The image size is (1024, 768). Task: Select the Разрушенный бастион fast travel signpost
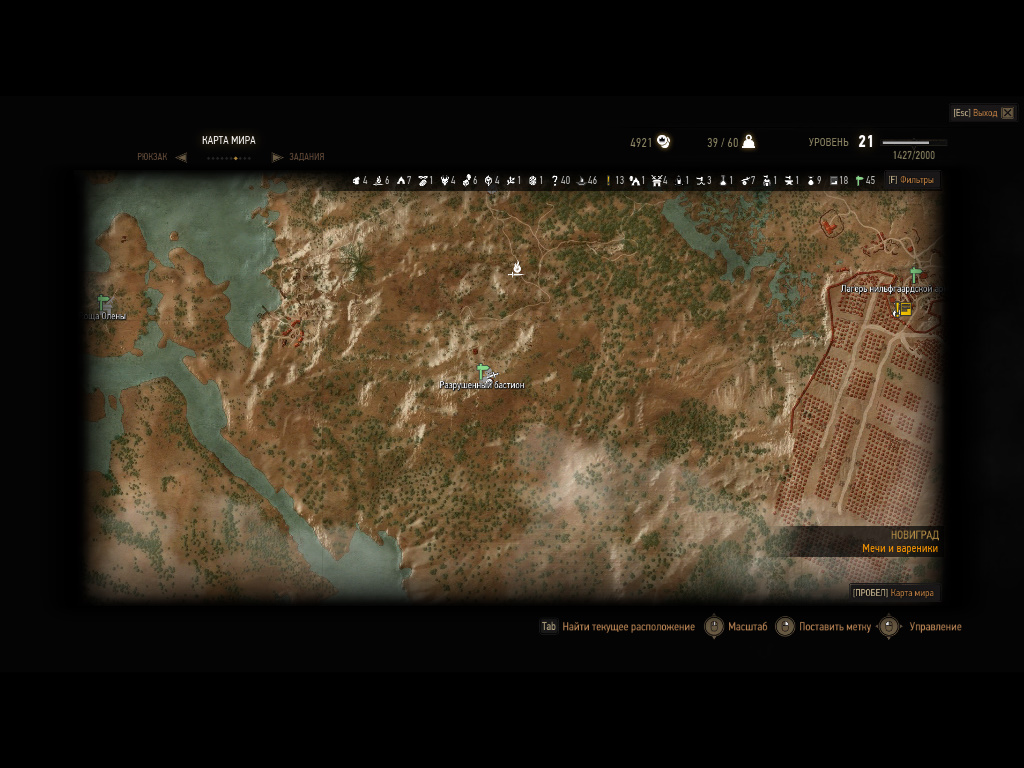point(482,371)
